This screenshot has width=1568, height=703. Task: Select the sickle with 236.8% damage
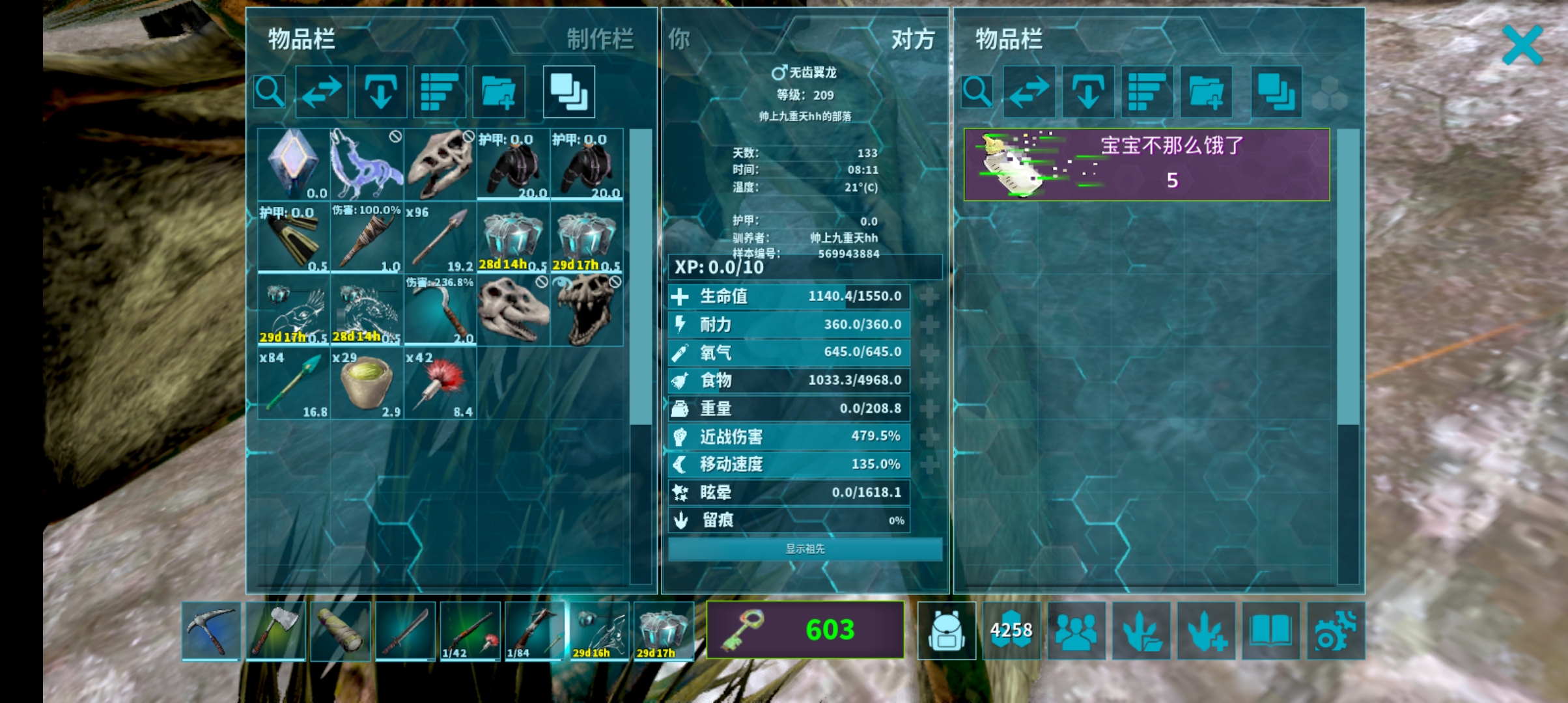(440, 310)
